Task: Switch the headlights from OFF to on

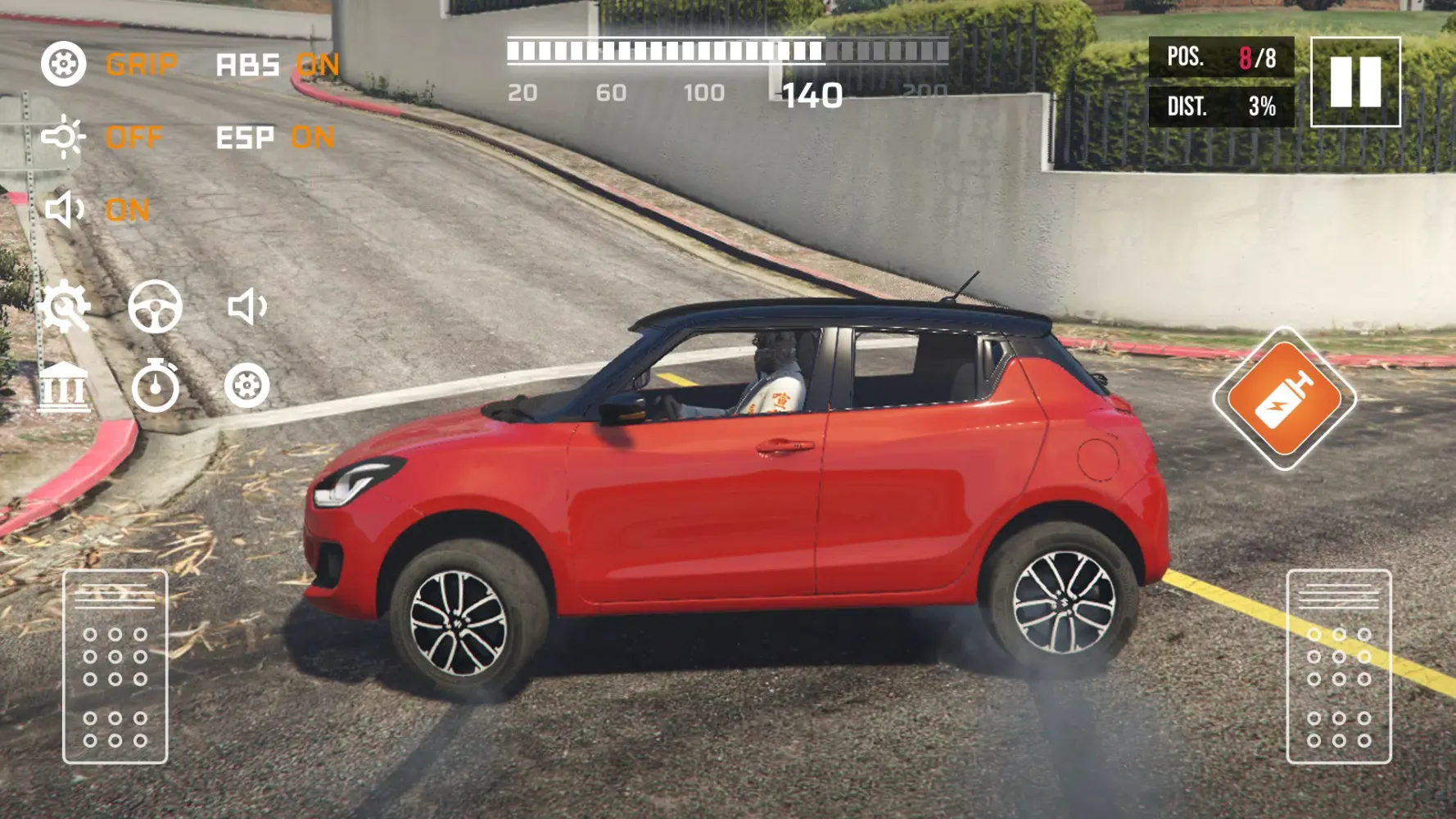Action: (x=135, y=137)
